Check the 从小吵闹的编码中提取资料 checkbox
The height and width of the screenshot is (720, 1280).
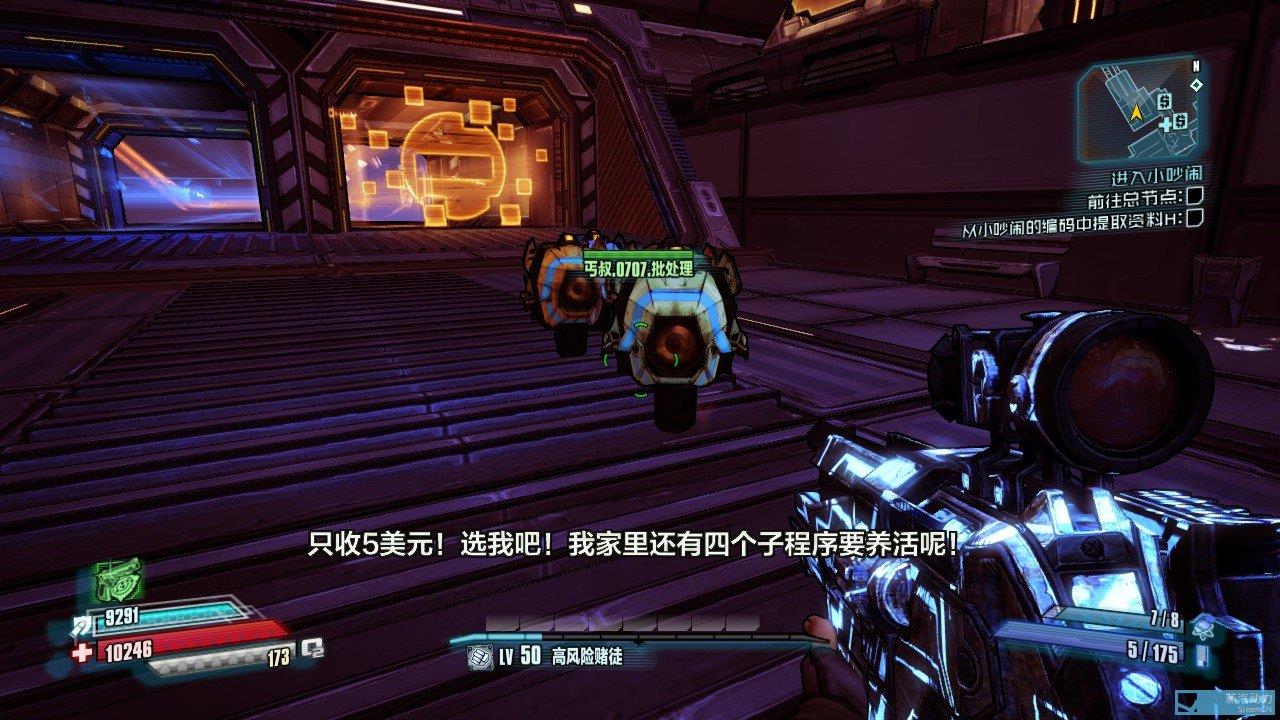[x=1195, y=217]
